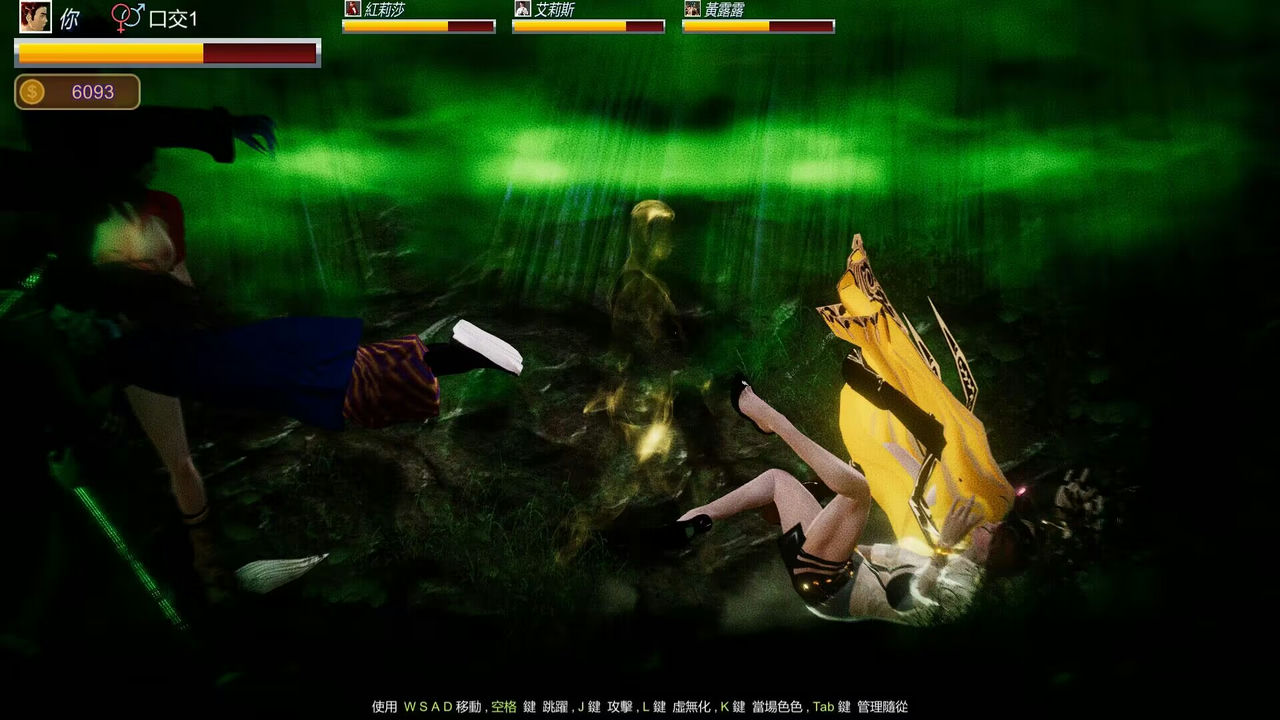The width and height of the screenshot is (1280, 720).
Task: Click 艾莉斯's portrait thumbnail
Action: coord(523,9)
